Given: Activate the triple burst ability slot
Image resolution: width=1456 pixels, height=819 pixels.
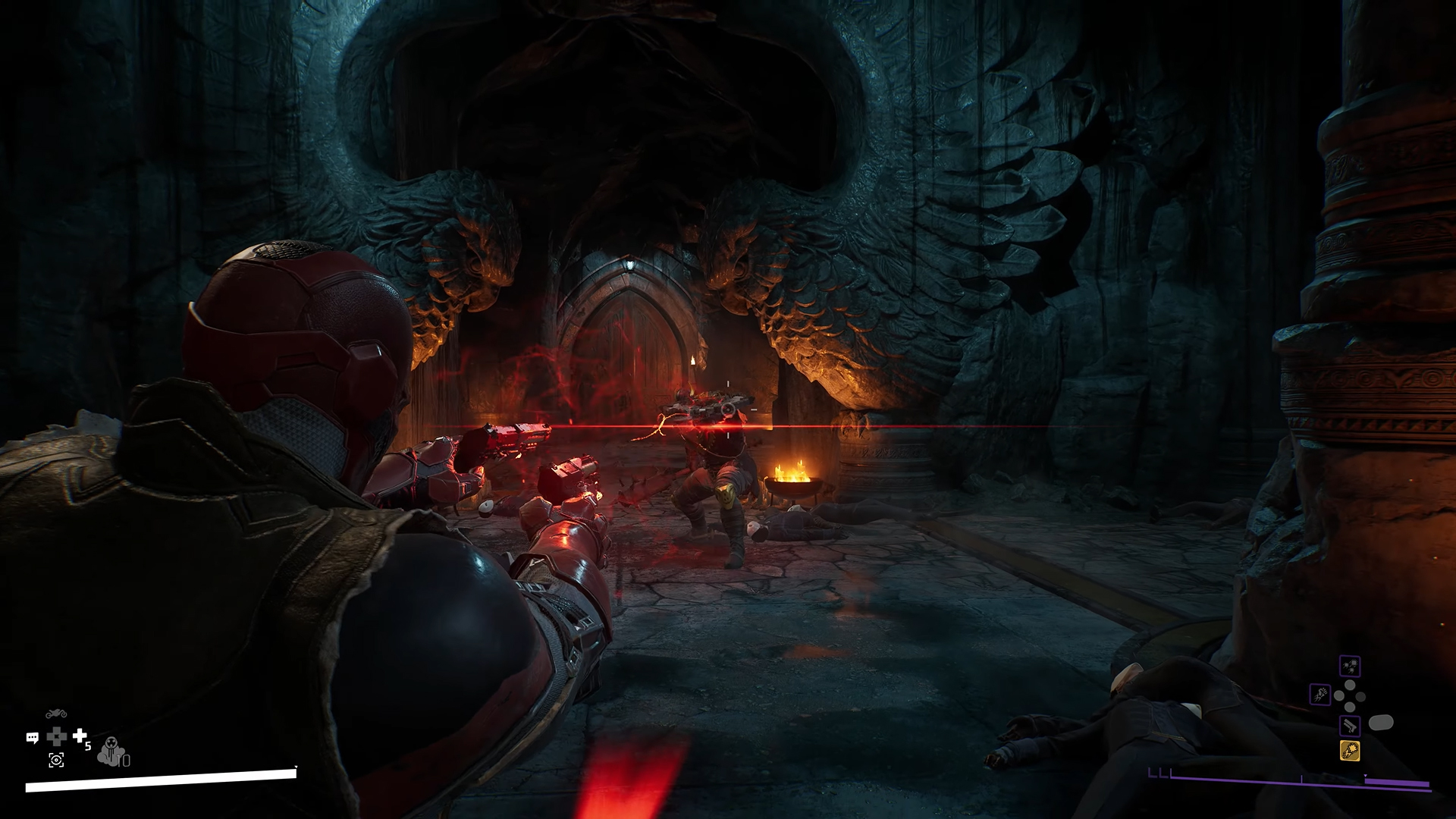Looking at the screenshot, I should click(x=1350, y=667).
